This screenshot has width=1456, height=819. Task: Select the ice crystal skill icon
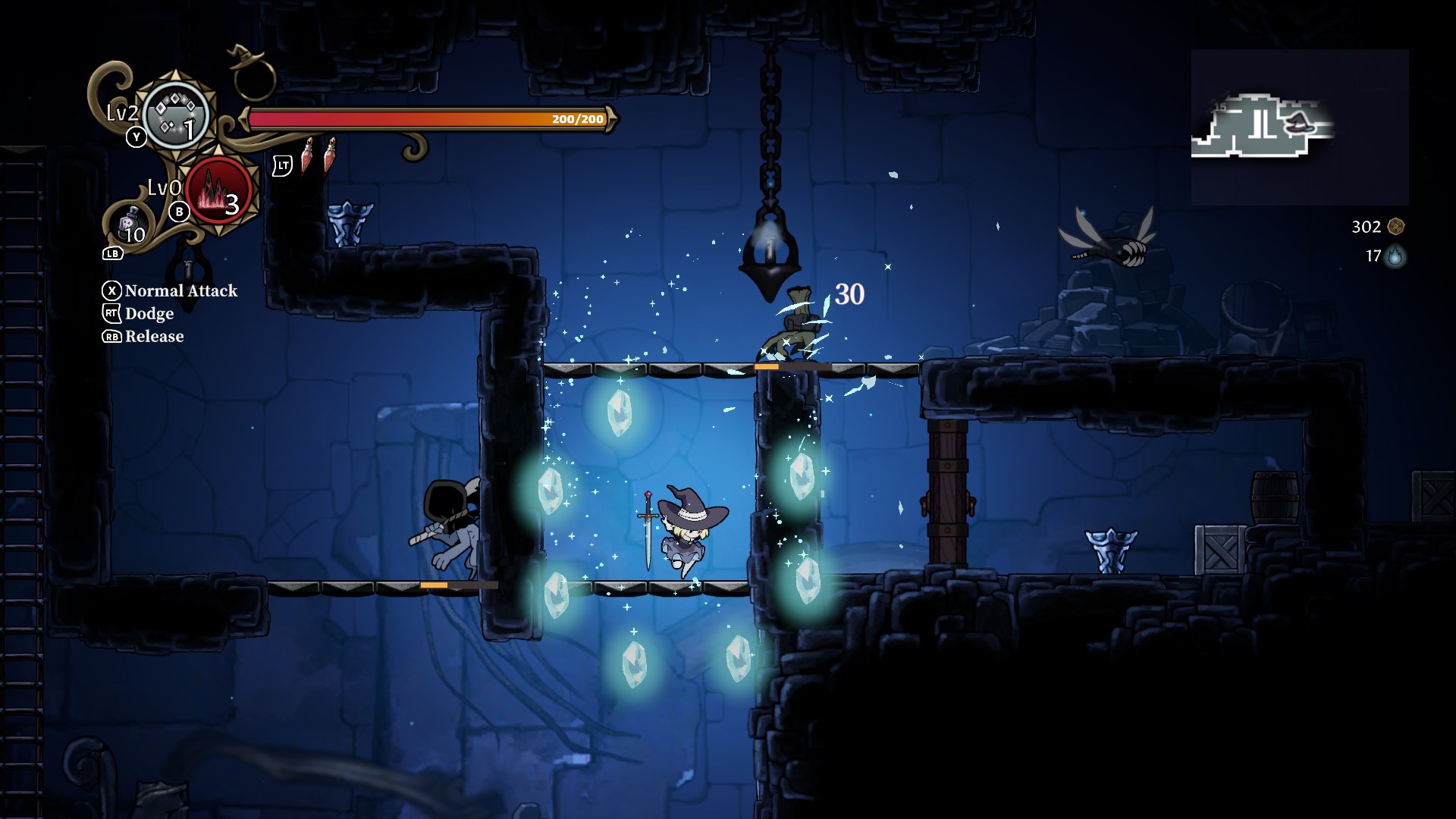click(x=176, y=115)
